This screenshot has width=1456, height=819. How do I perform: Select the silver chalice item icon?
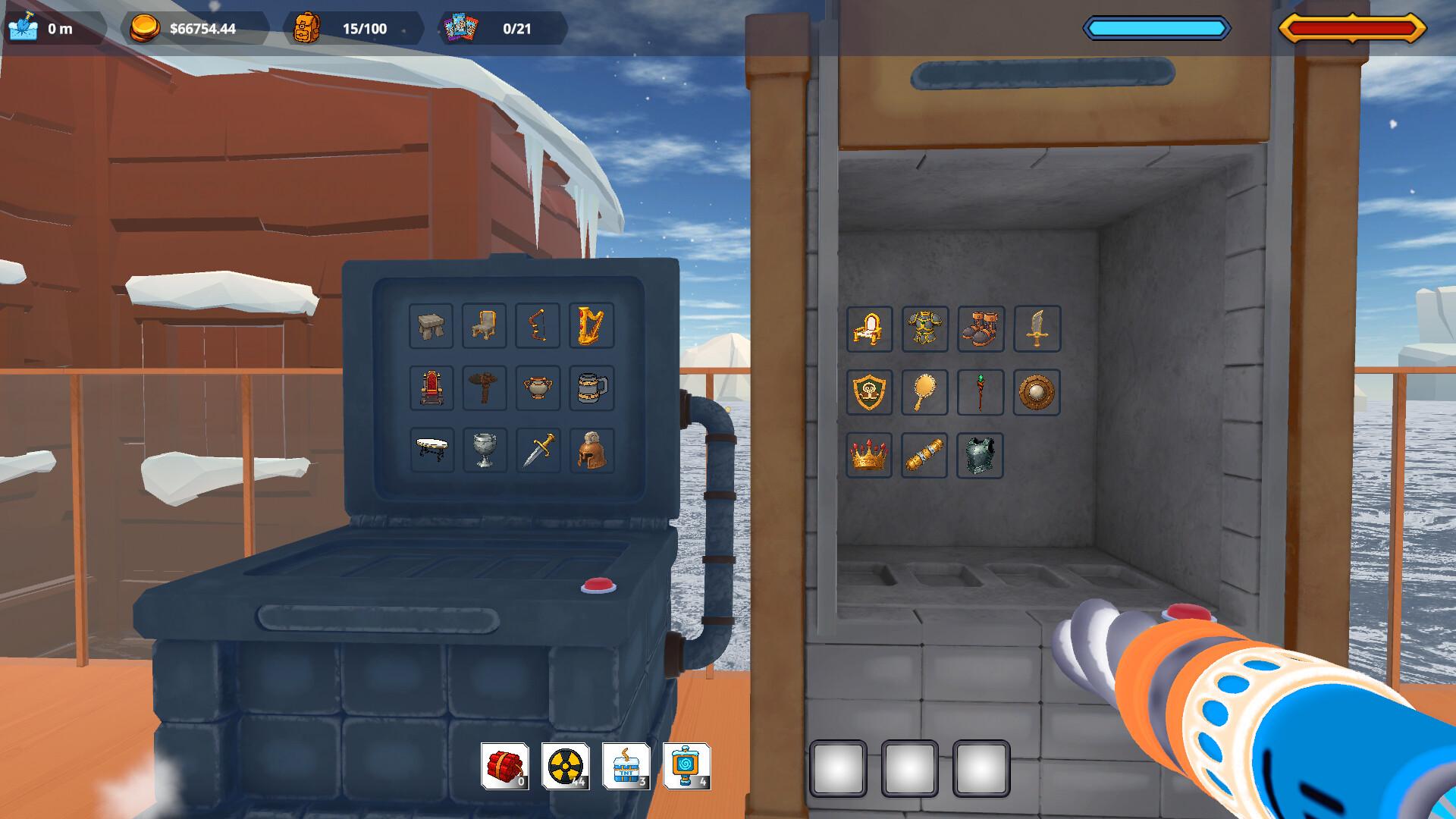484,450
